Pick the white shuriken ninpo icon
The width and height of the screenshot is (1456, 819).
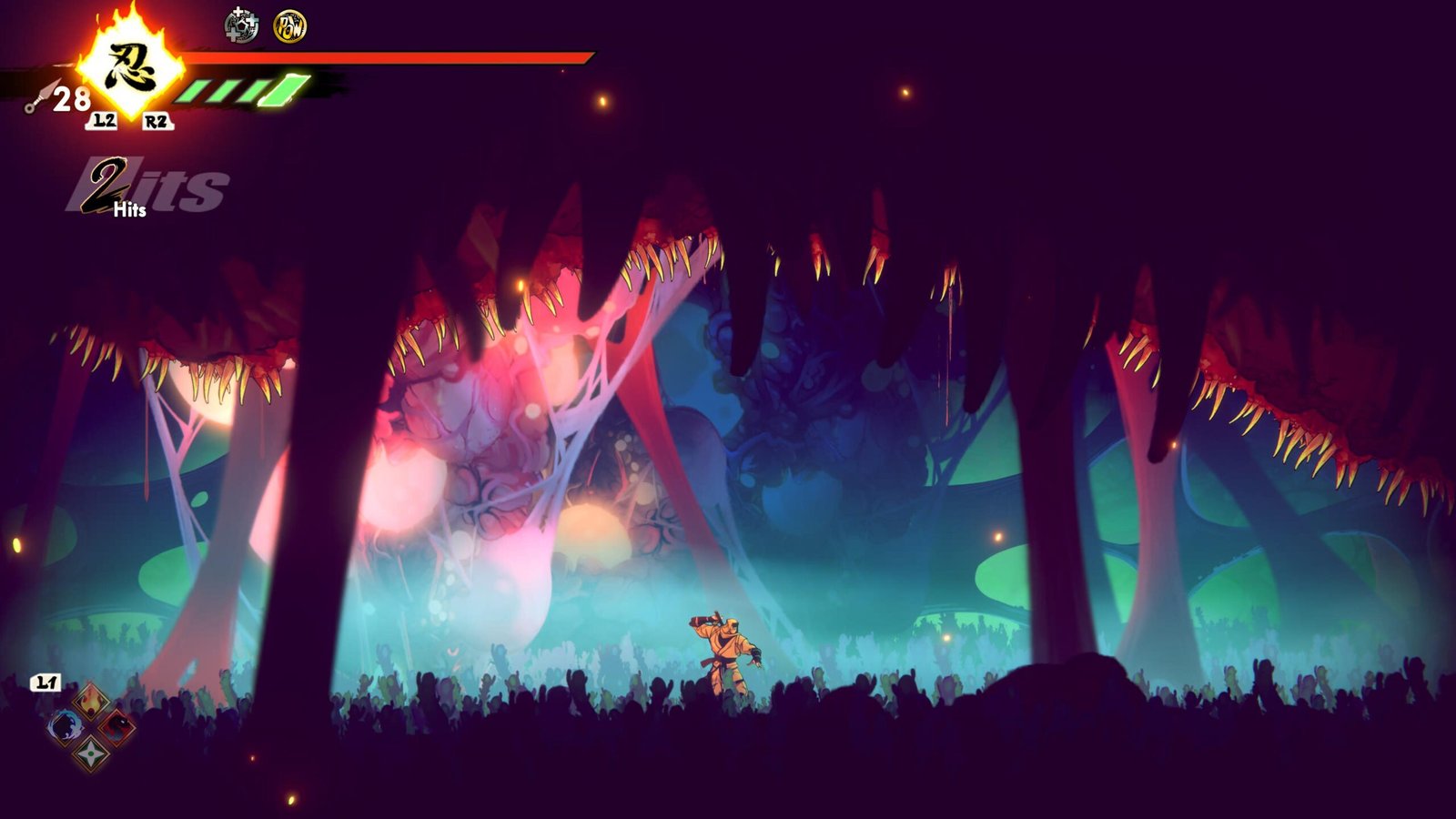[x=91, y=753]
